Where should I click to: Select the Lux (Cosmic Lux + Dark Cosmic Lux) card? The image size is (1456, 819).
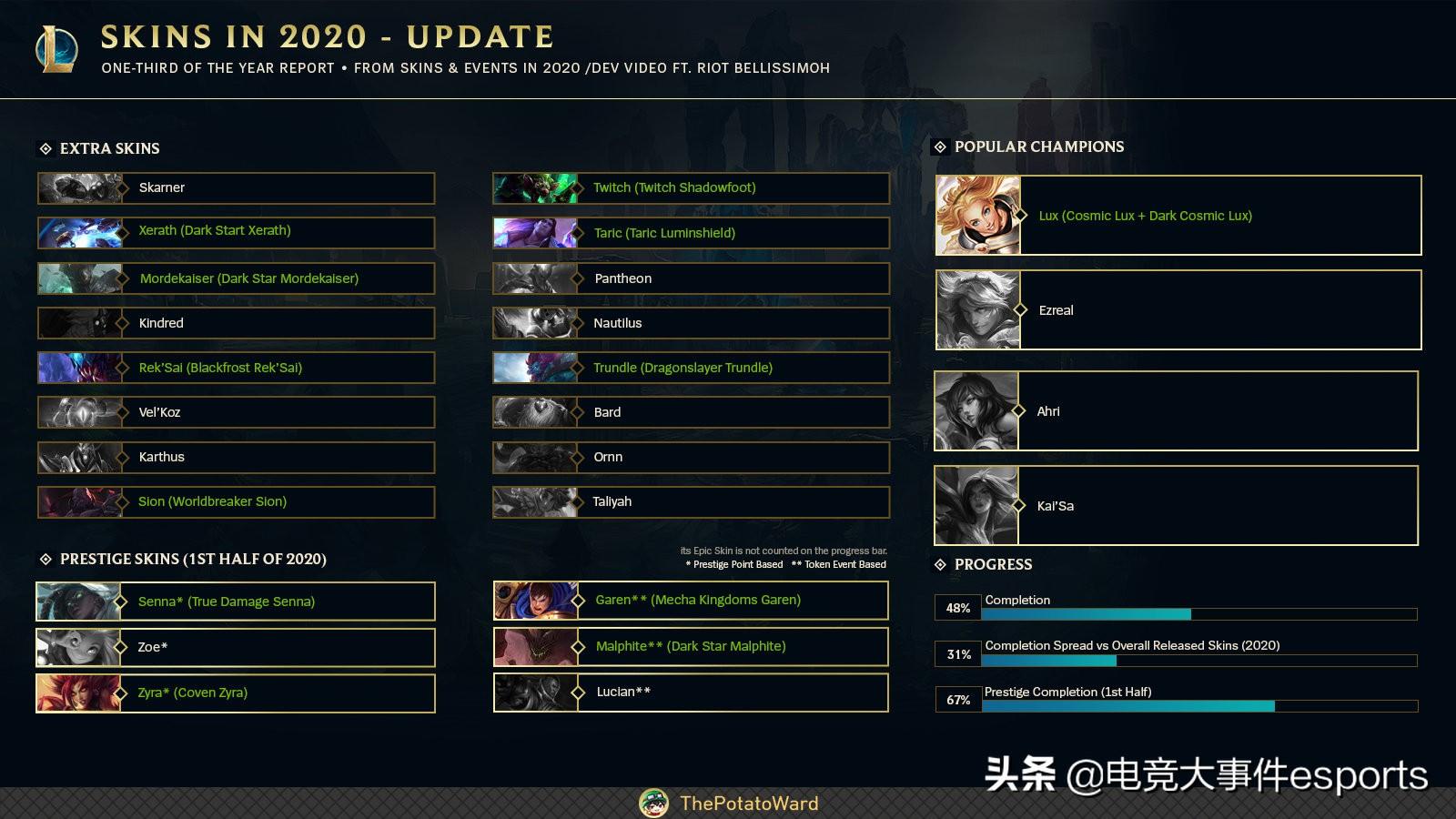tap(1178, 216)
